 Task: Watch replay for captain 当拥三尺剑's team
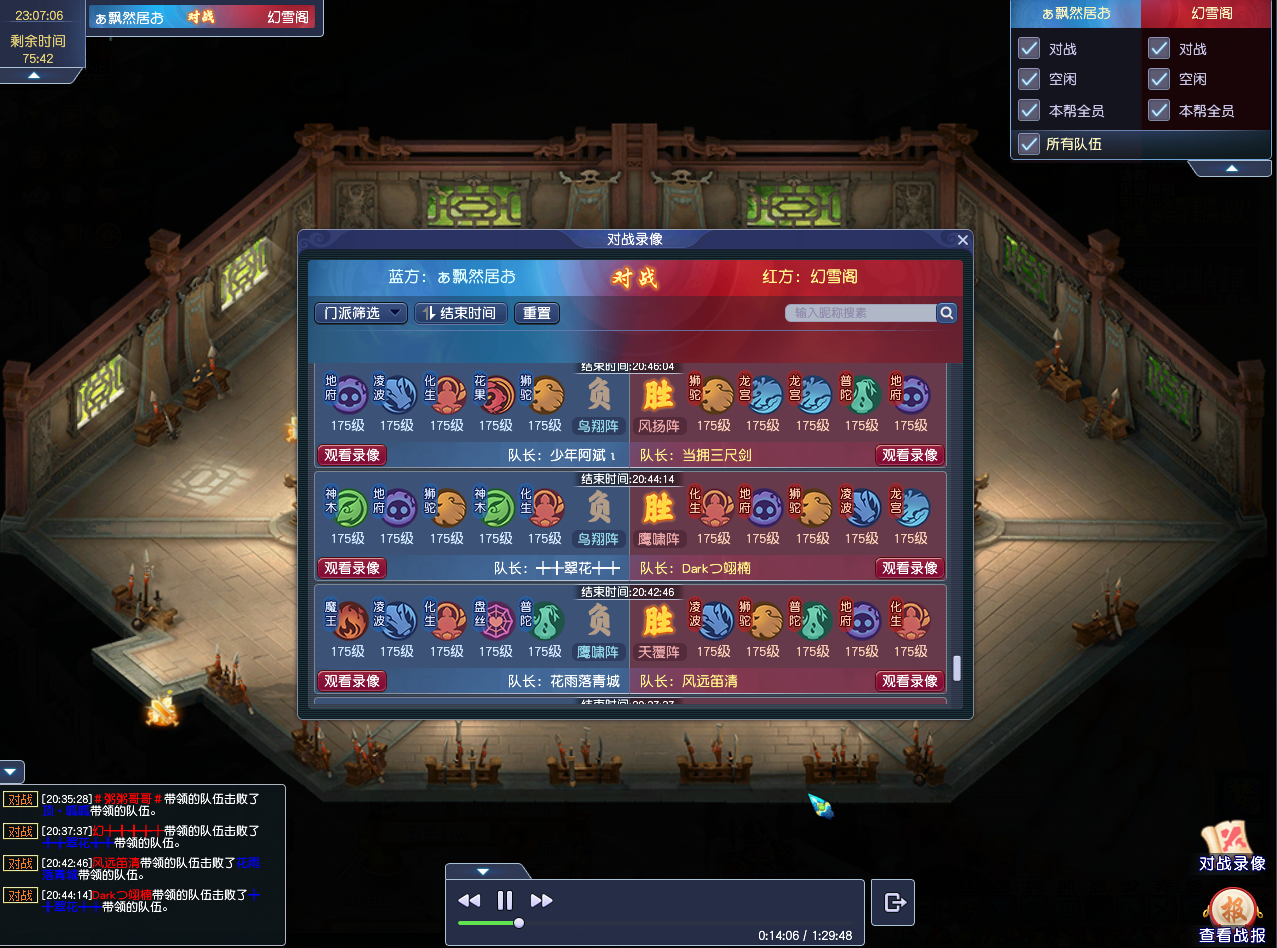910,455
